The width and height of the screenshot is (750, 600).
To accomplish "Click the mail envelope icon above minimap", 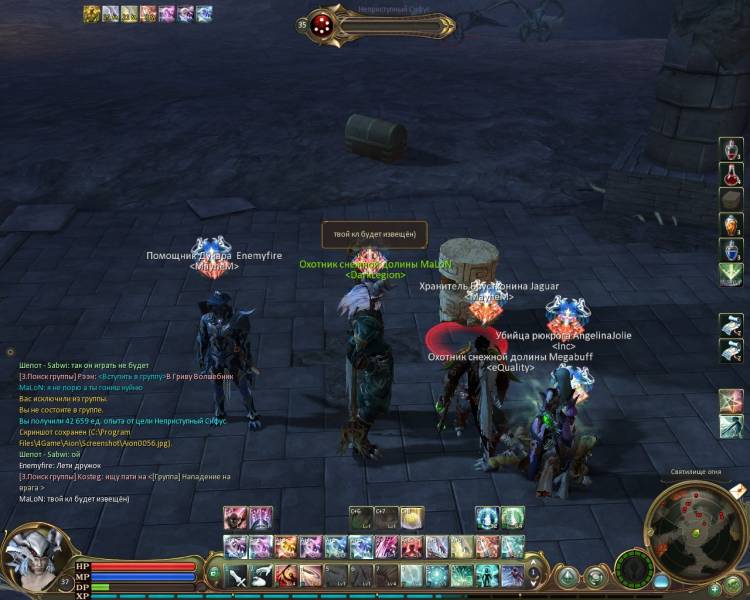I will [x=736, y=490].
